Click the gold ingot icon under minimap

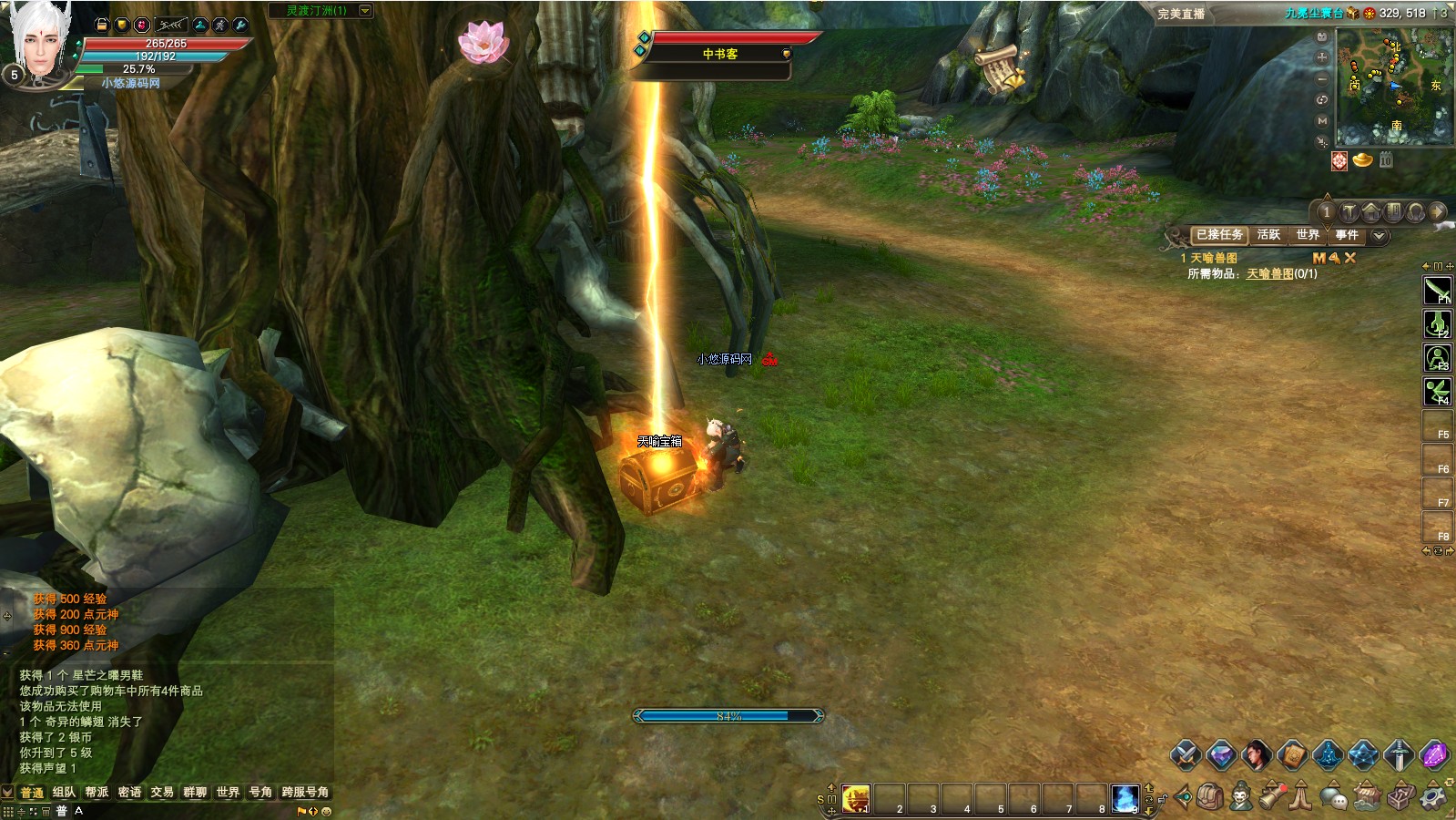pyautogui.click(x=1362, y=160)
